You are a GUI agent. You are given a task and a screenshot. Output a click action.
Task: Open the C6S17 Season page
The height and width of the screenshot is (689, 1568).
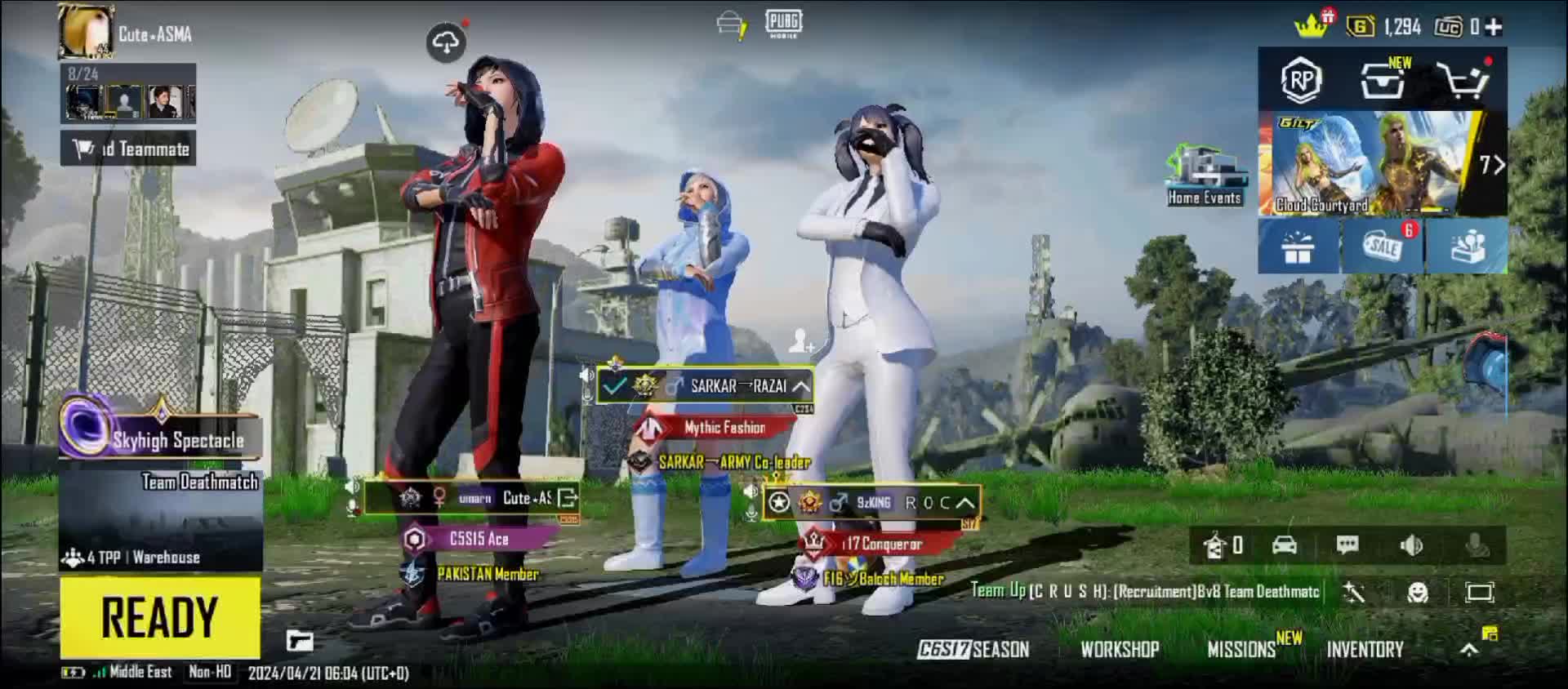tap(973, 650)
